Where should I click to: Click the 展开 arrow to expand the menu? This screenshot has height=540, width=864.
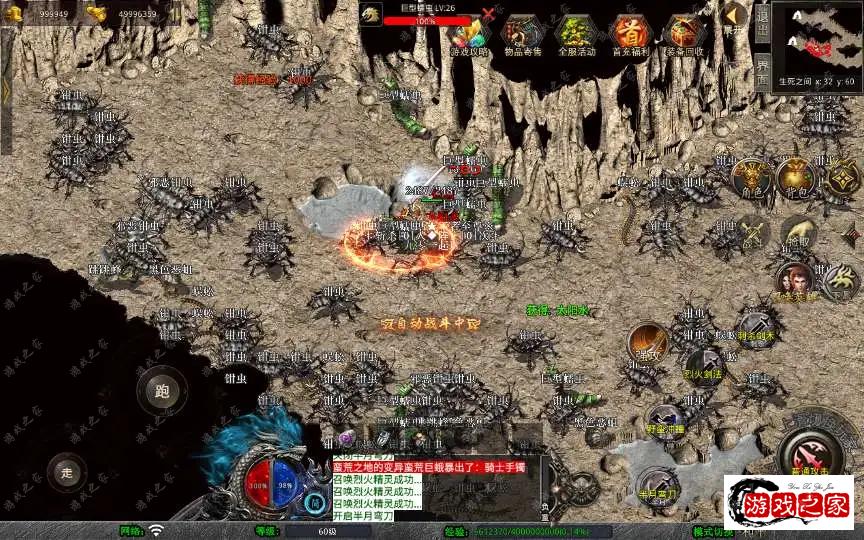735,17
